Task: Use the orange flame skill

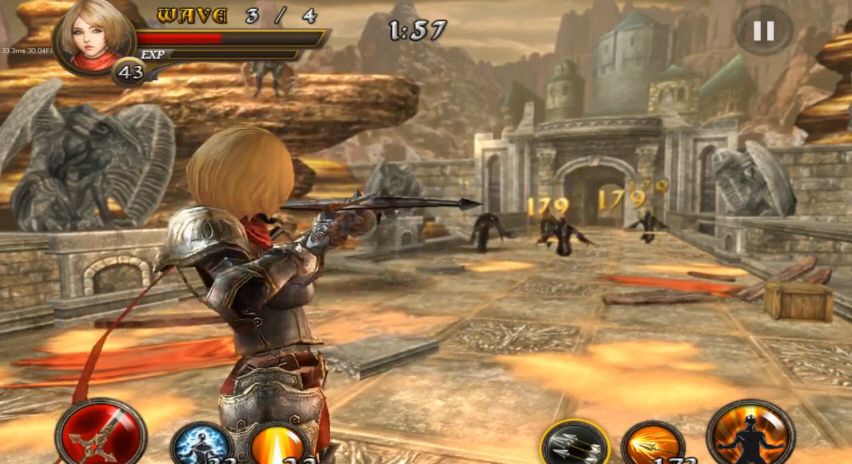Action: click(278, 445)
